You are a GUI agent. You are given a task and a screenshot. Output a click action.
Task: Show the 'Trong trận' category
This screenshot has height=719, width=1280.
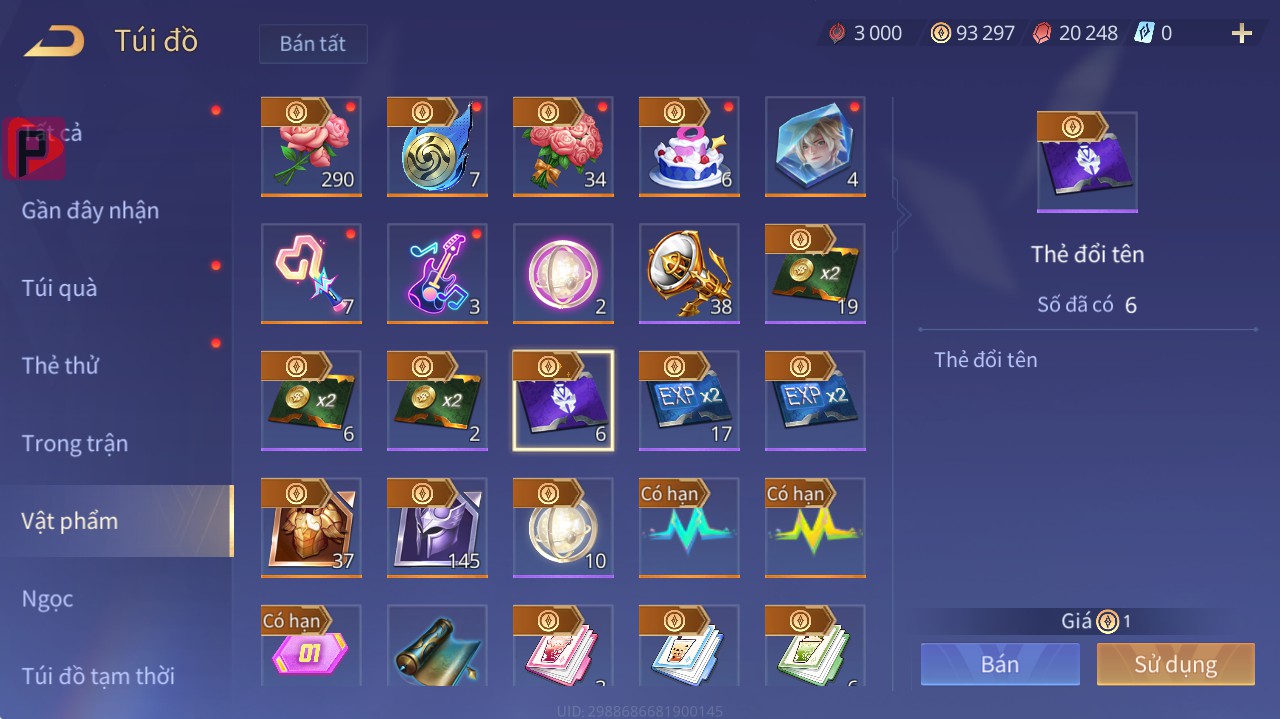[x=75, y=443]
